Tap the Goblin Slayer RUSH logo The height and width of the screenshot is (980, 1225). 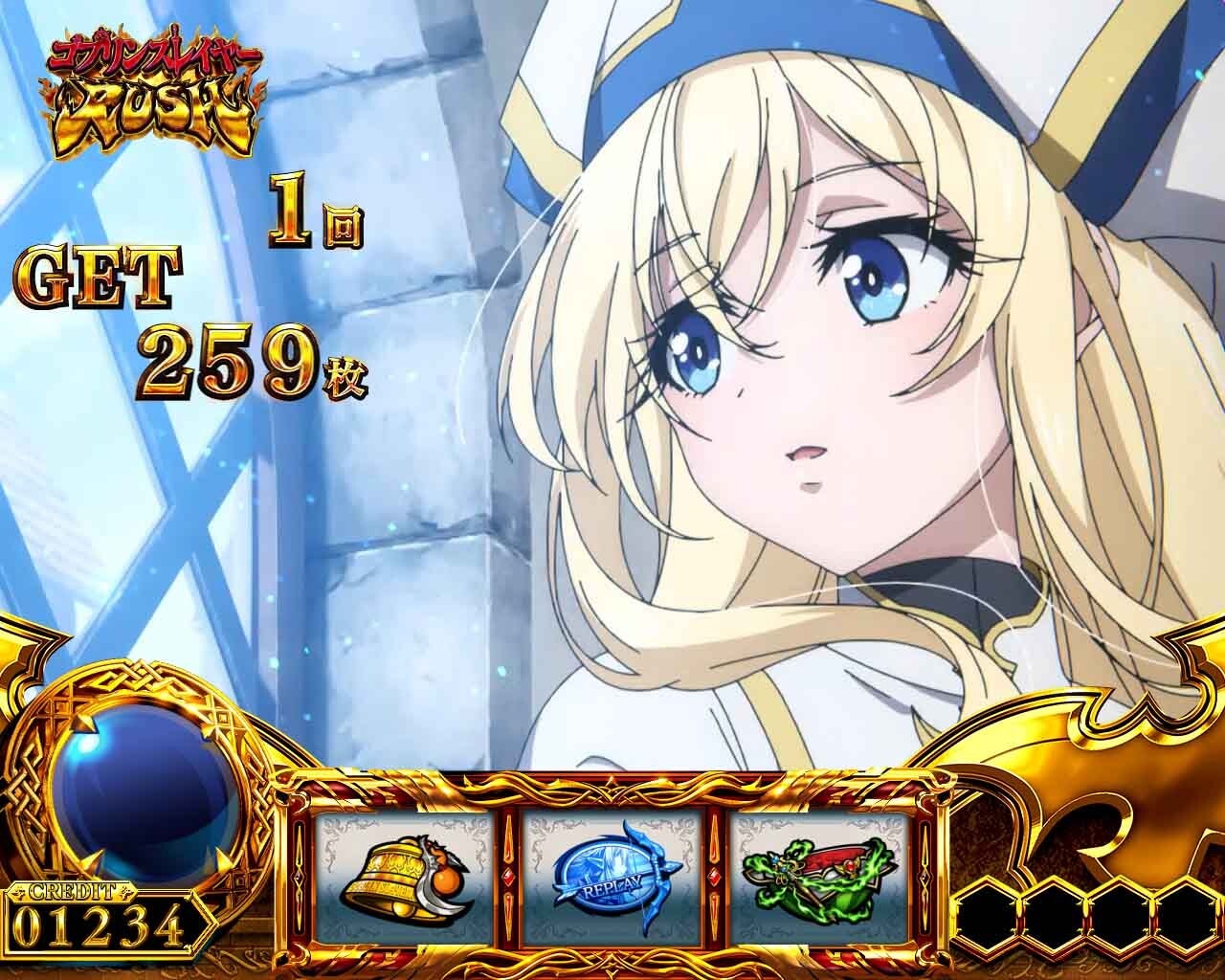pyautogui.click(x=153, y=91)
